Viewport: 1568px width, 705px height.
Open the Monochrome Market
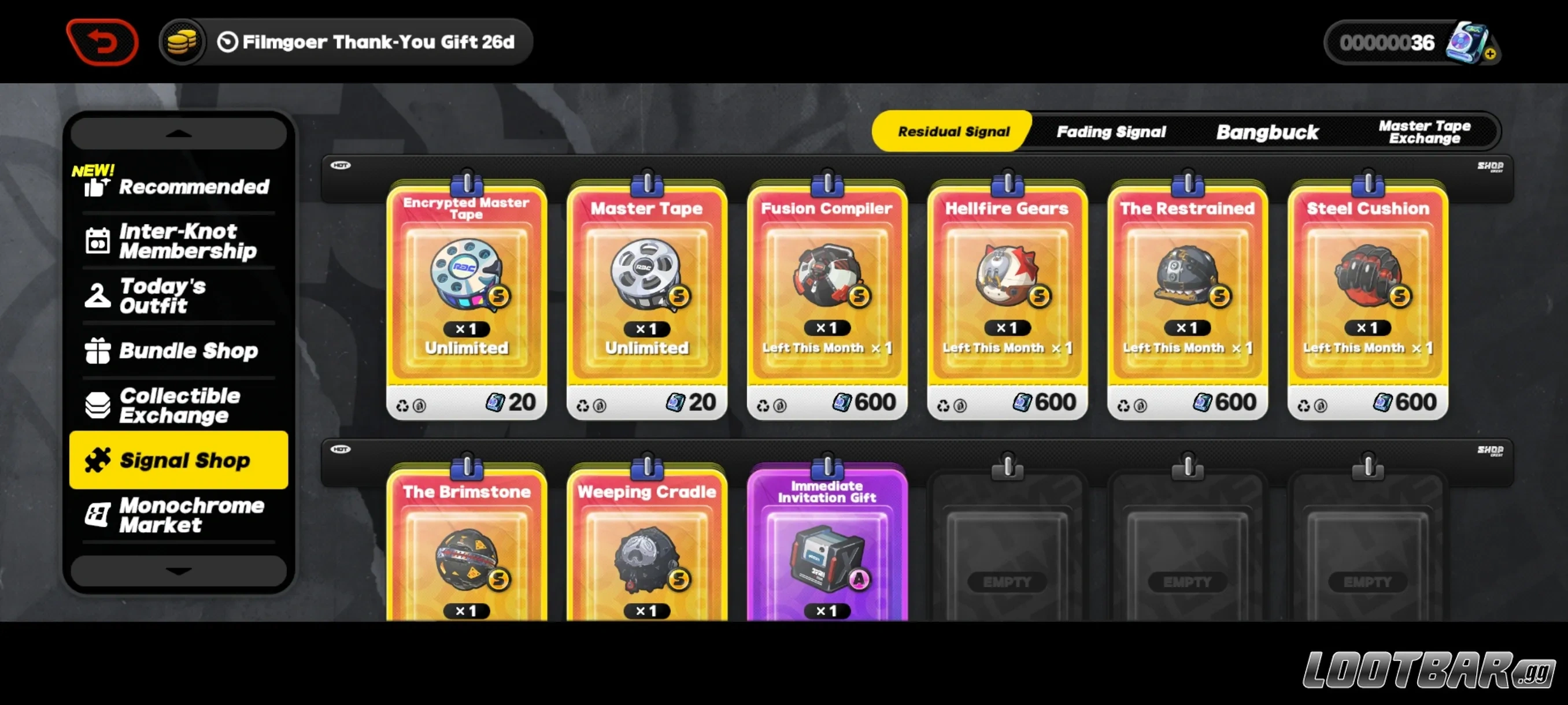[177, 515]
